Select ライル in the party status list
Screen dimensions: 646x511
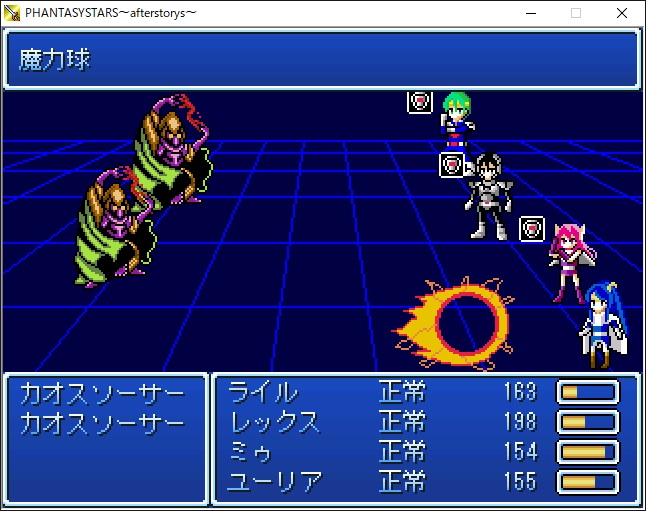point(262,391)
